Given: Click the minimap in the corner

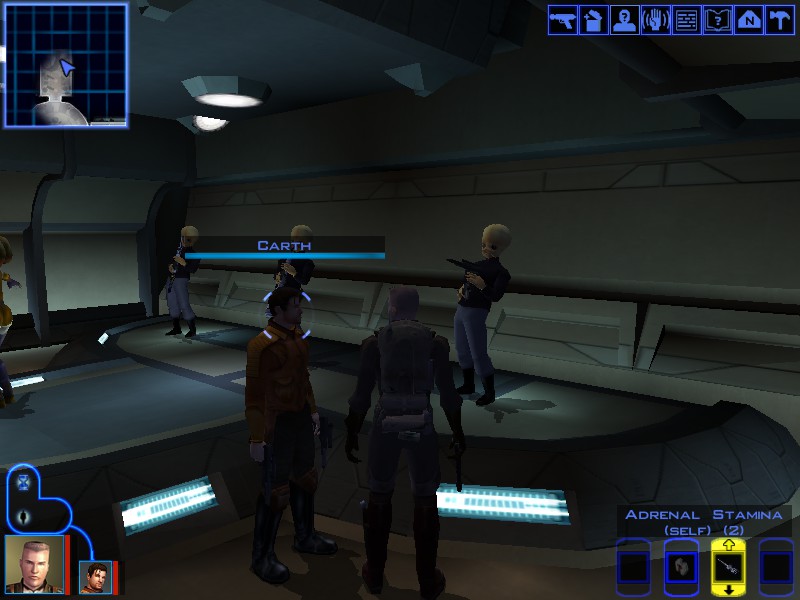Looking at the screenshot, I should click(x=66, y=65).
